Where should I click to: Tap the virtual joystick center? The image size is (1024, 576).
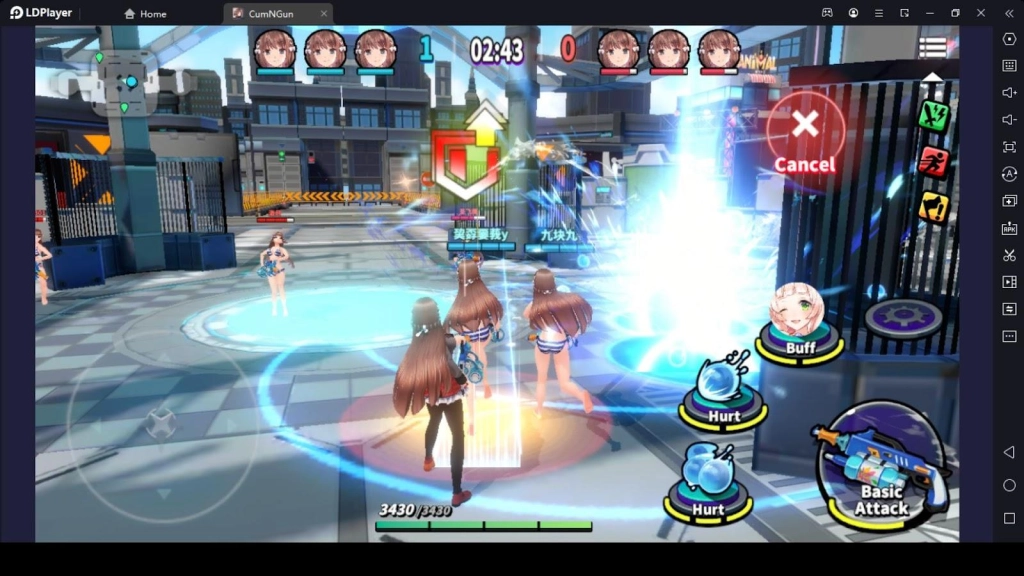point(161,424)
